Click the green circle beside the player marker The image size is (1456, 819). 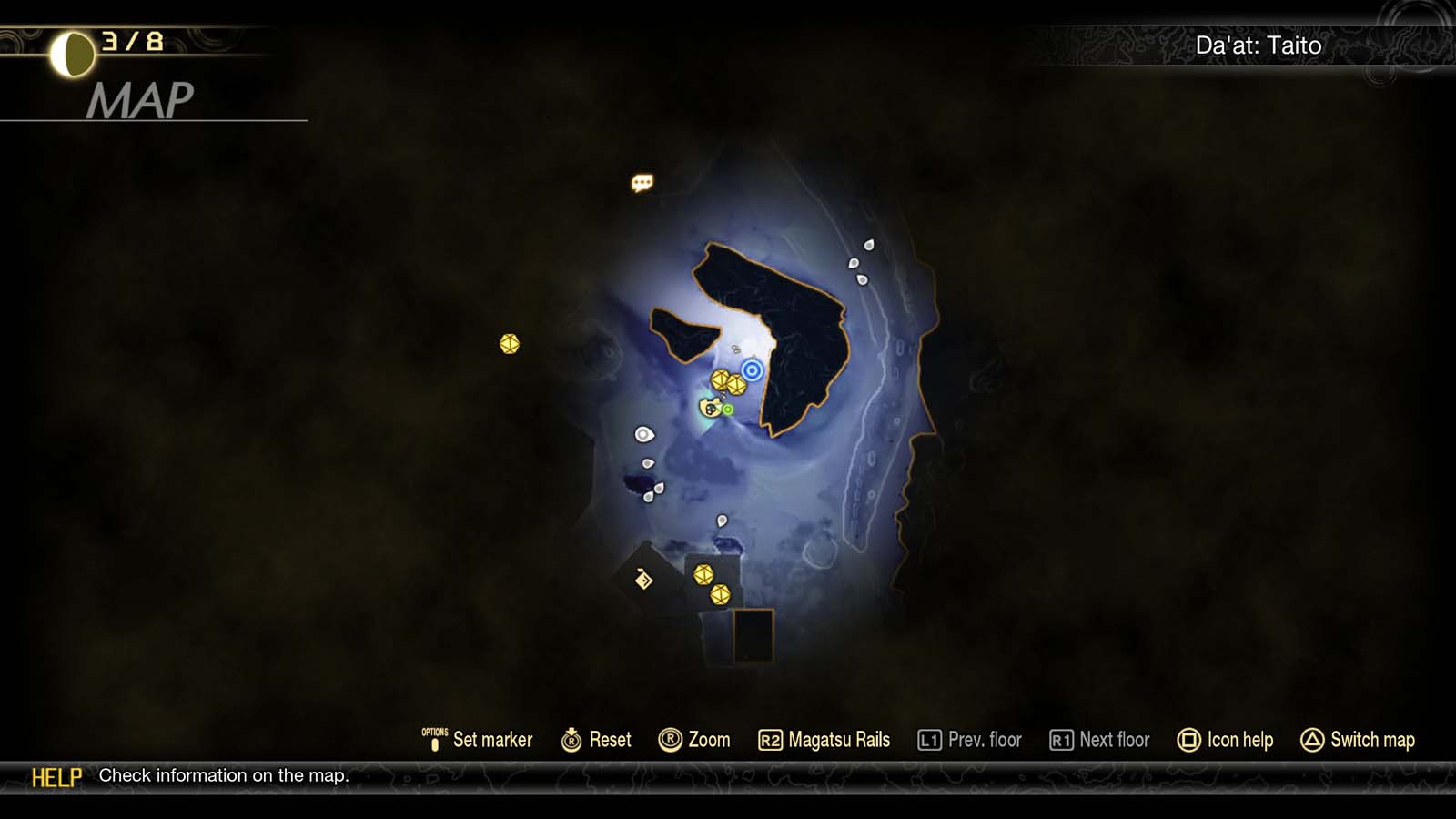click(x=727, y=409)
